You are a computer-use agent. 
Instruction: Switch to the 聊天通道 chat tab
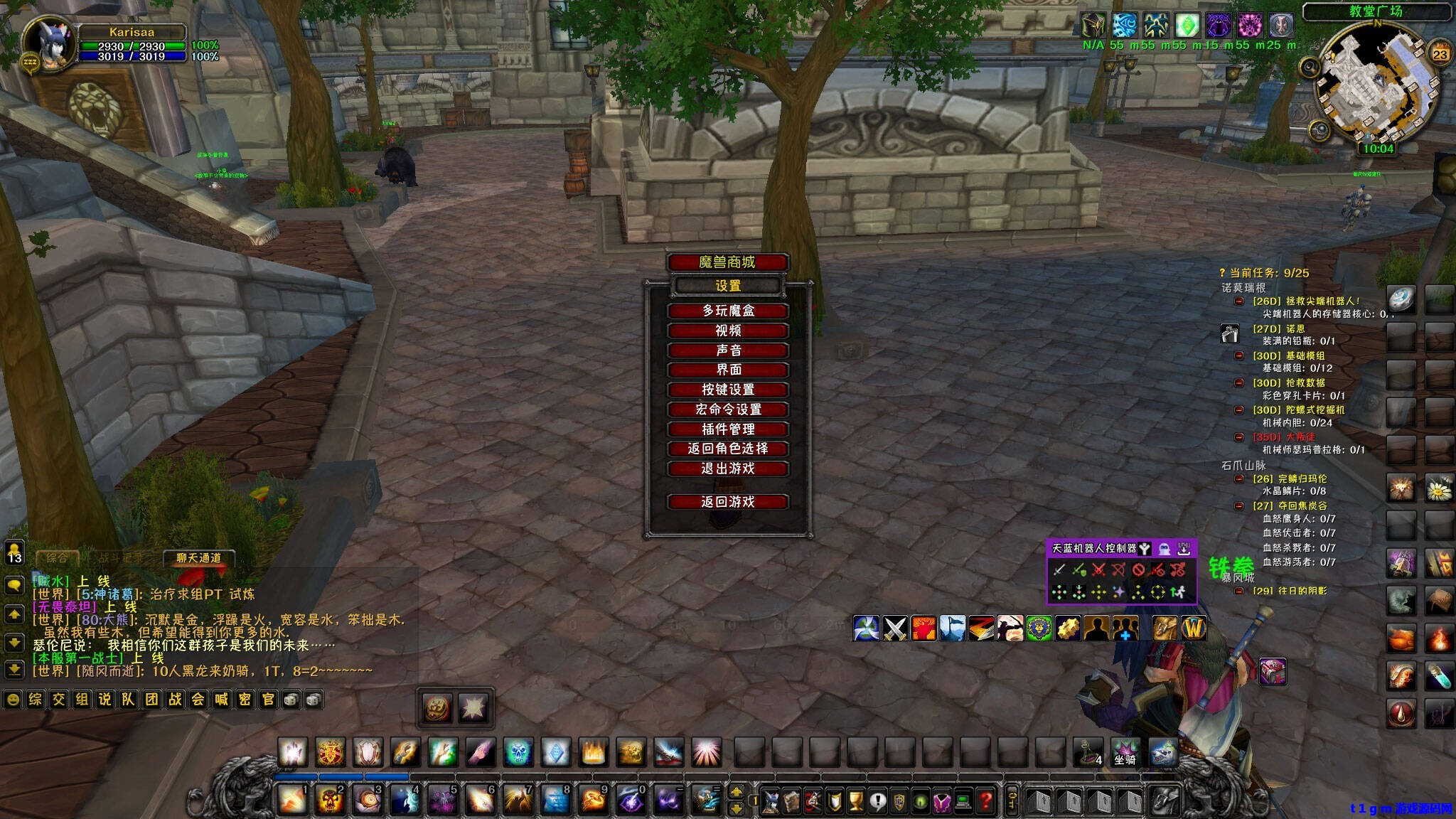pos(198,558)
